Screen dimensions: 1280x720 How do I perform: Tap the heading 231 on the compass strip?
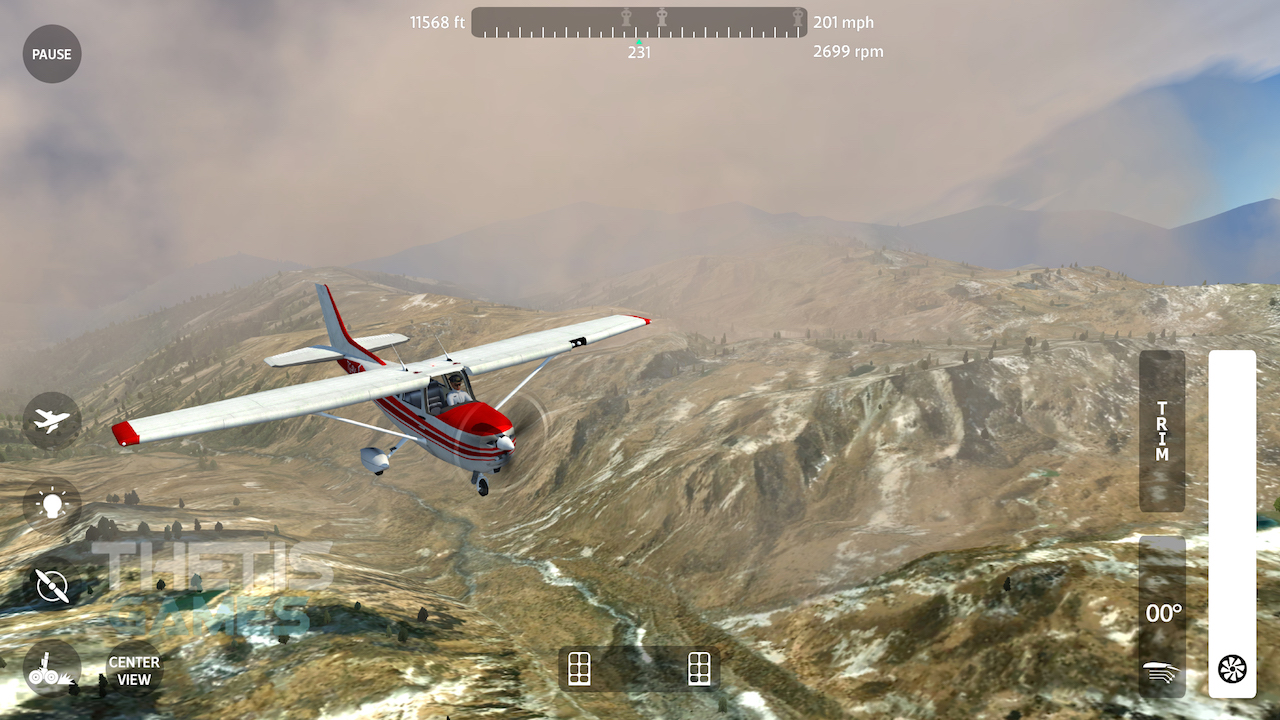pyautogui.click(x=639, y=52)
